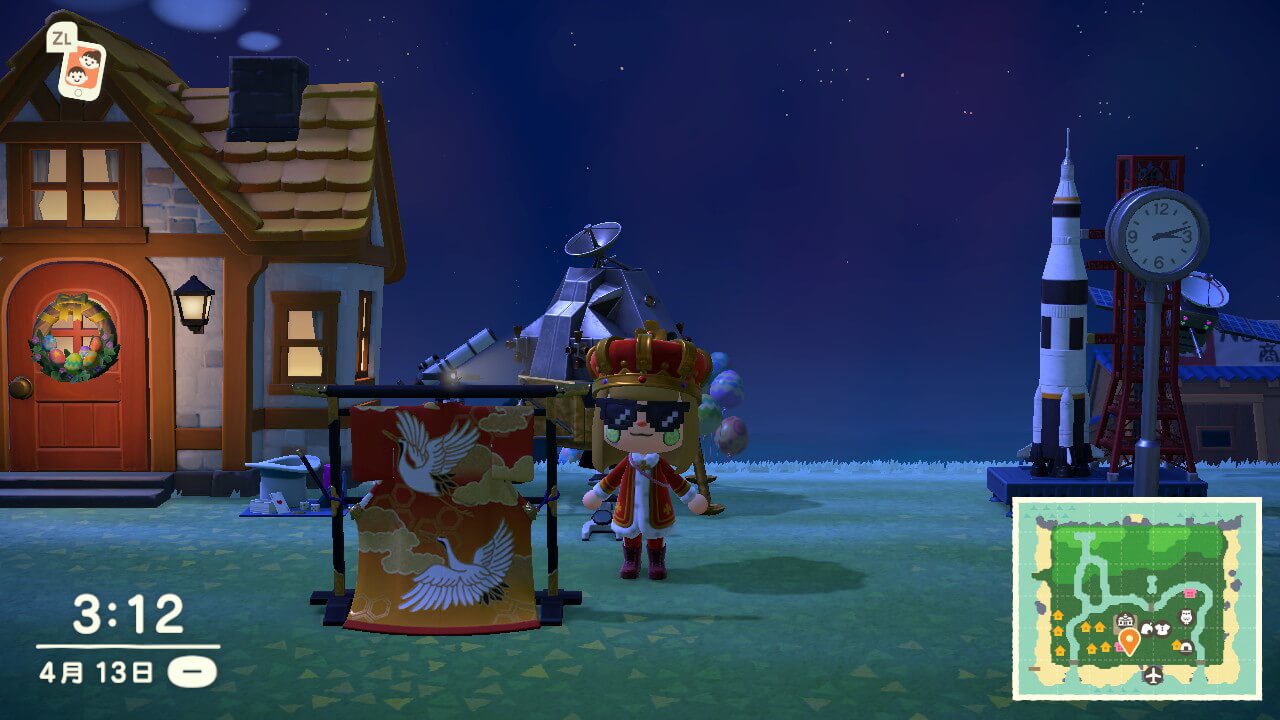Click the Able Sisters shirt marker

[1163, 629]
